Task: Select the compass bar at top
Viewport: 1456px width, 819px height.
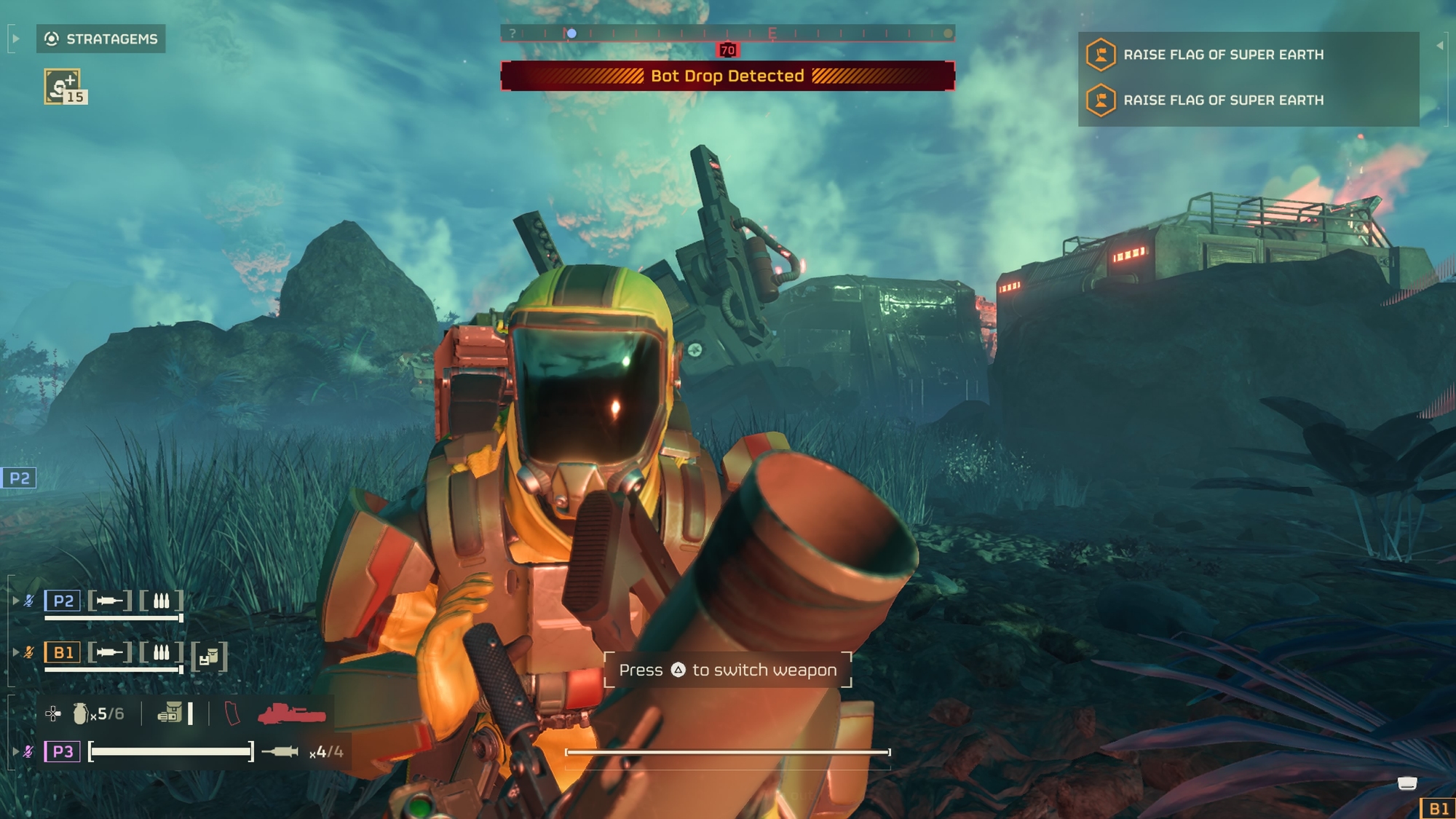Action: [727, 33]
